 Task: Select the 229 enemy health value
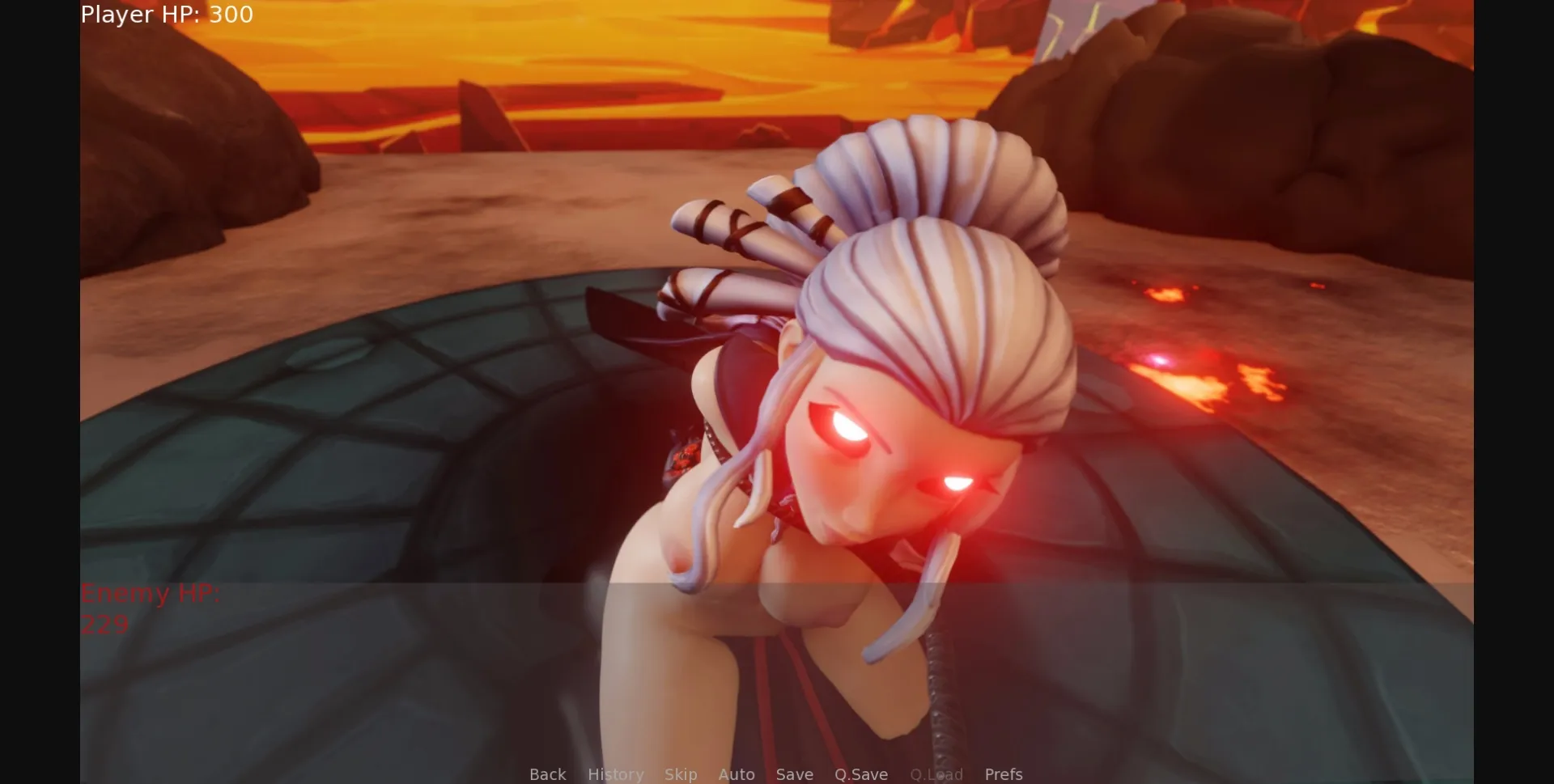104,624
